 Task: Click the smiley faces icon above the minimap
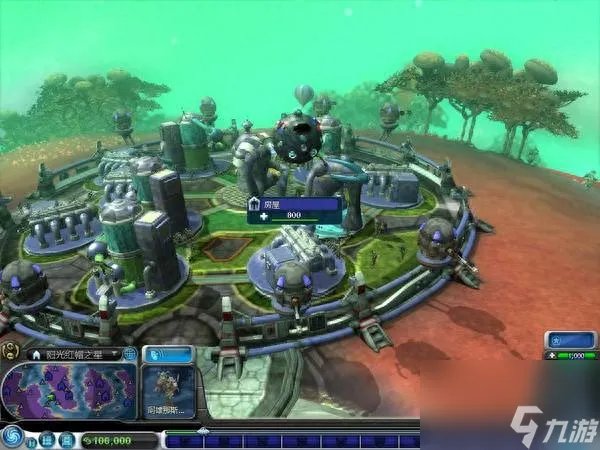10,351
